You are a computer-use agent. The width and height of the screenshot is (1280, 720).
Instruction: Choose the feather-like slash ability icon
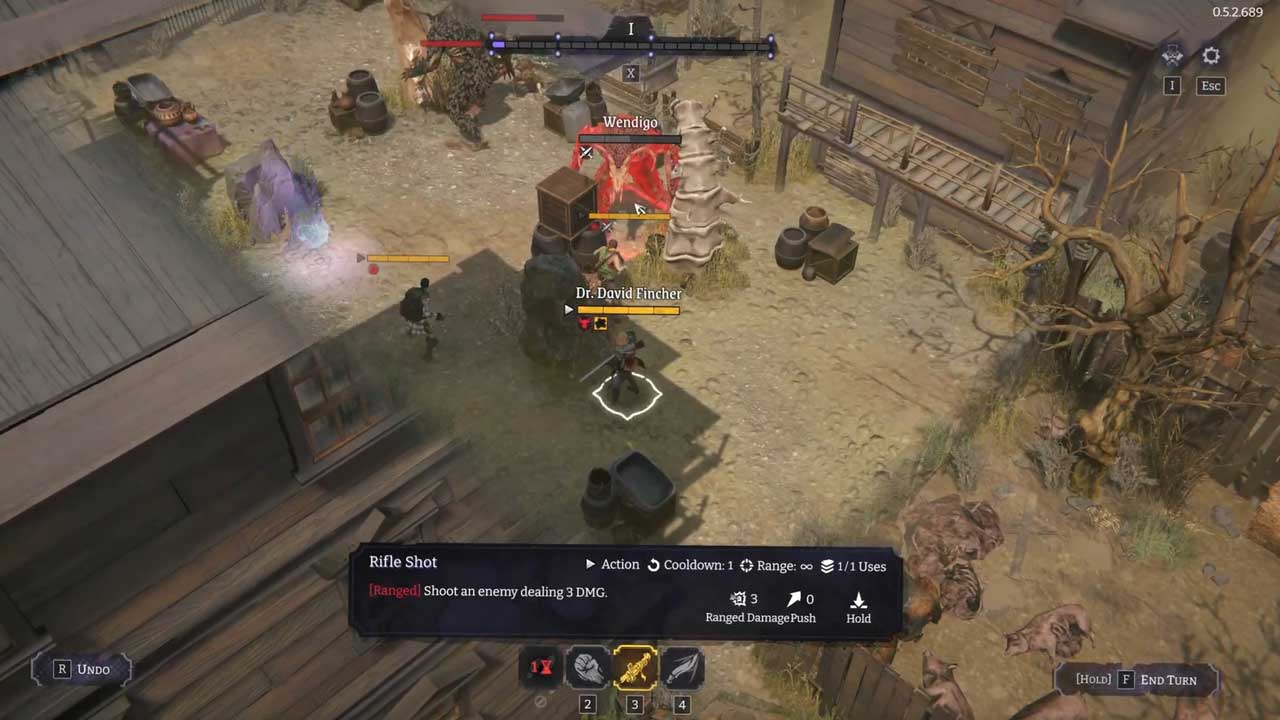(681, 668)
